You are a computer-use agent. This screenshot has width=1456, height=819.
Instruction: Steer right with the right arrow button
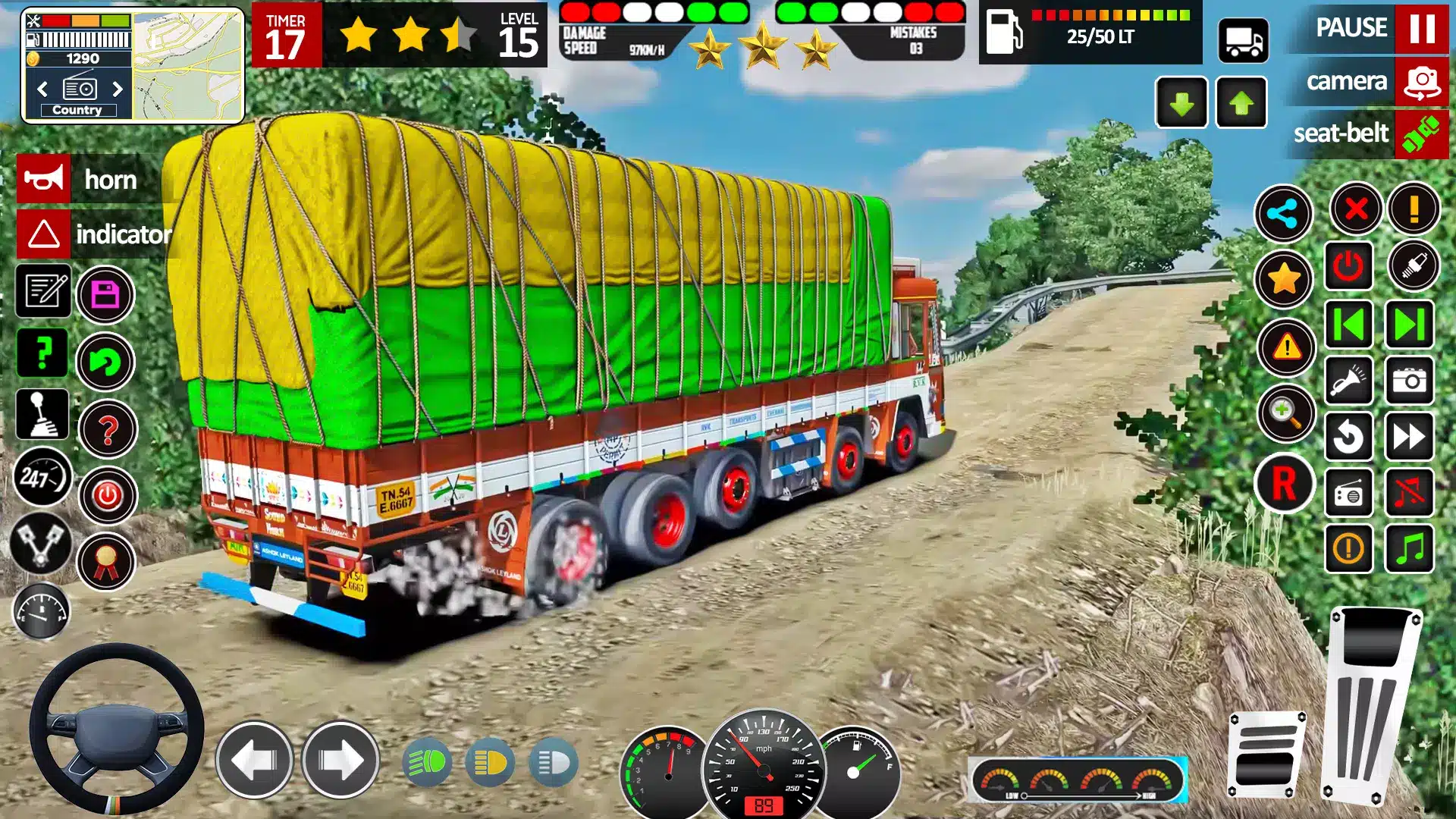coord(340,760)
